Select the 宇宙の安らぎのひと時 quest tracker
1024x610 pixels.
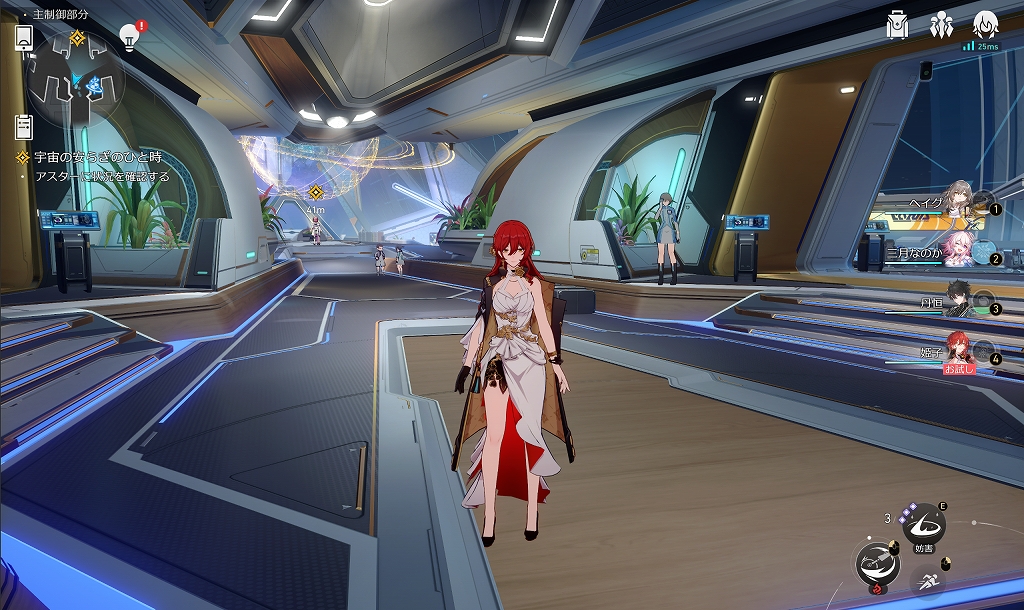[x=97, y=158]
